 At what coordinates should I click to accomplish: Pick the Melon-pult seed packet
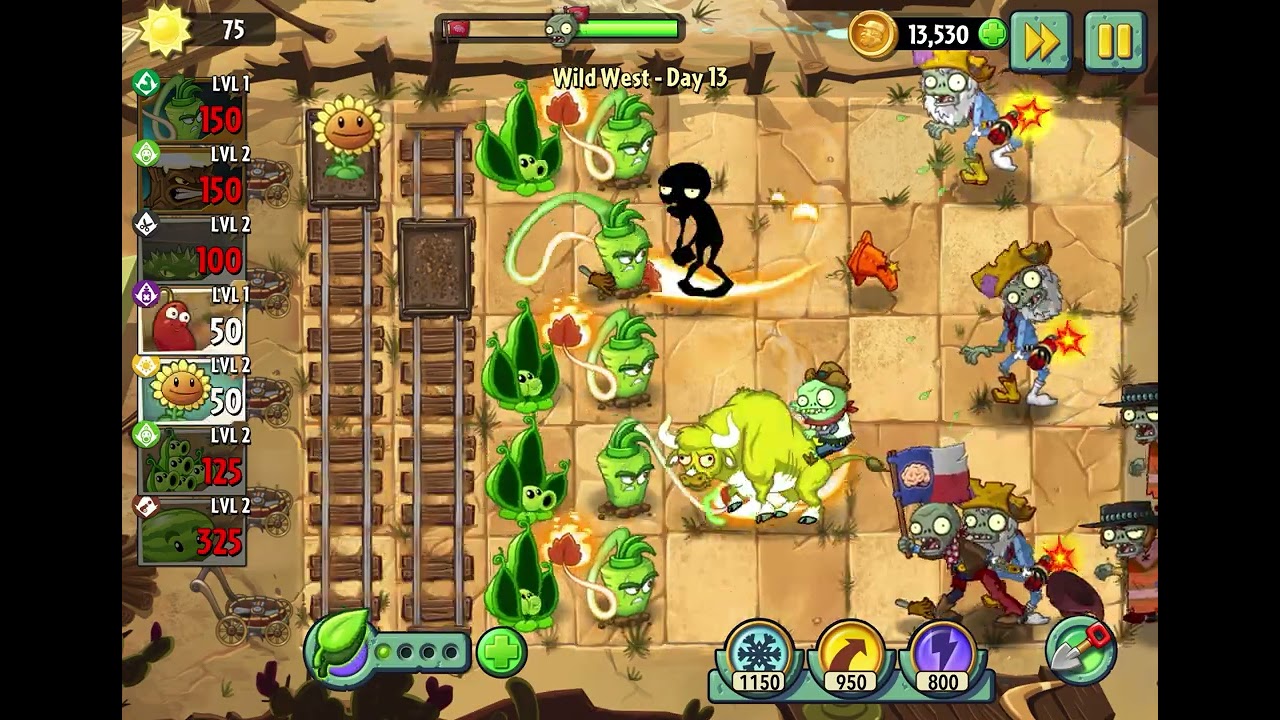pos(192,532)
